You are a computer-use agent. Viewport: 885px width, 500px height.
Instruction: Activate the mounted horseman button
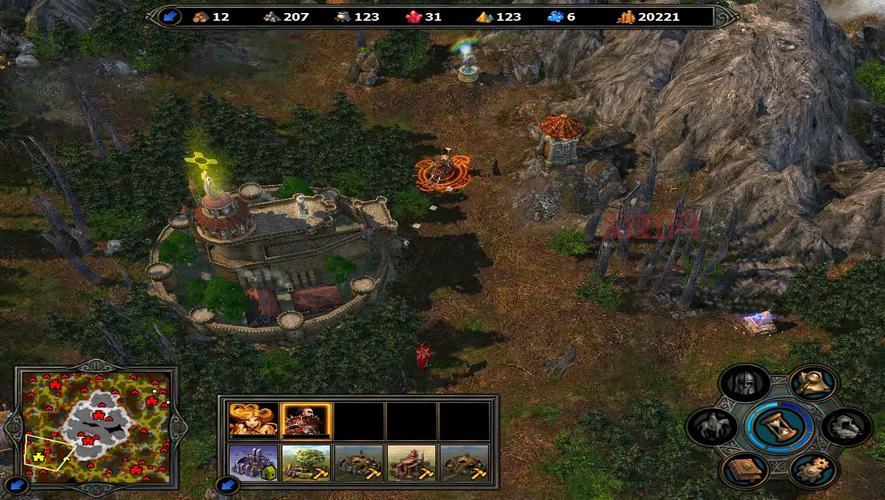pyautogui.click(x=711, y=427)
